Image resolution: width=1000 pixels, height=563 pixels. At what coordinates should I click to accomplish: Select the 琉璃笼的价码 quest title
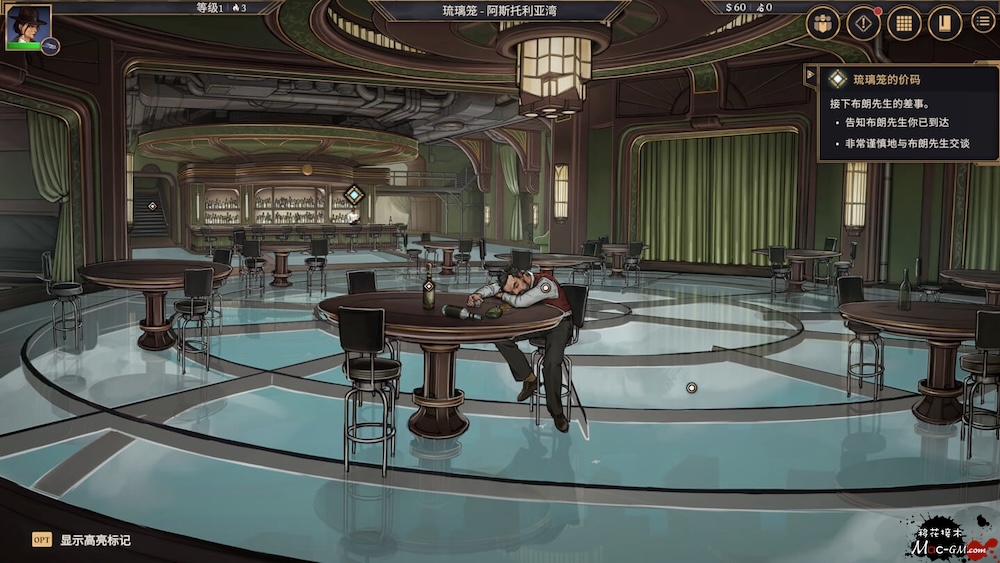pyautogui.click(x=886, y=79)
